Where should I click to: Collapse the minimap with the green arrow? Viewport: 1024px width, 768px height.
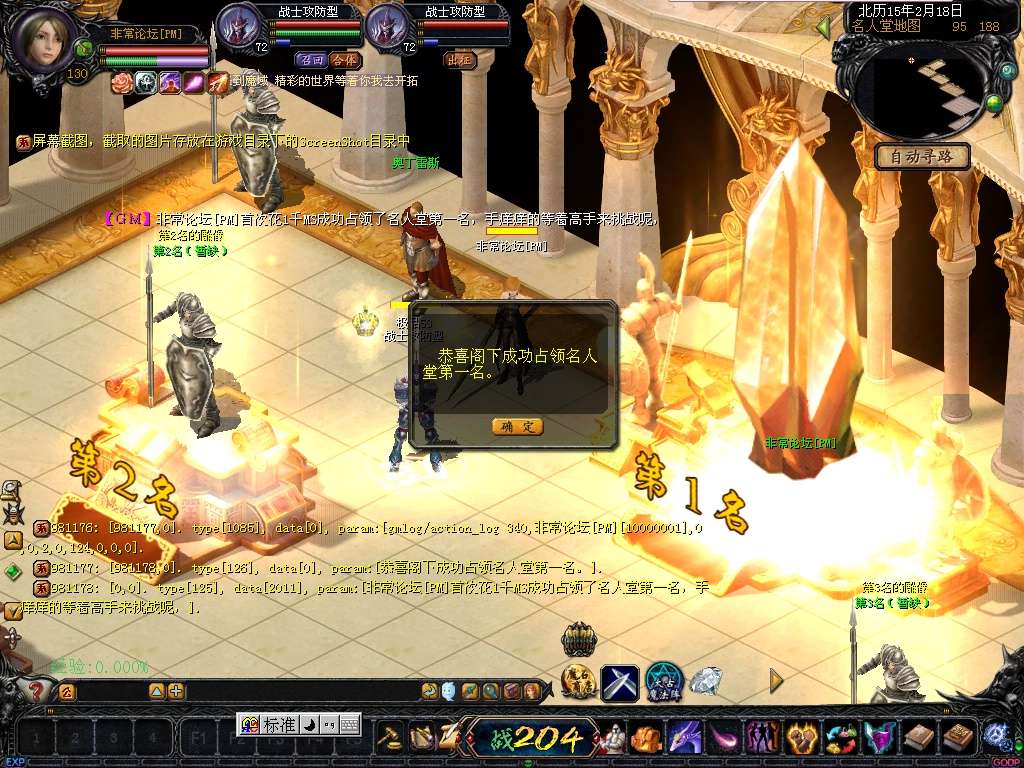click(x=824, y=27)
